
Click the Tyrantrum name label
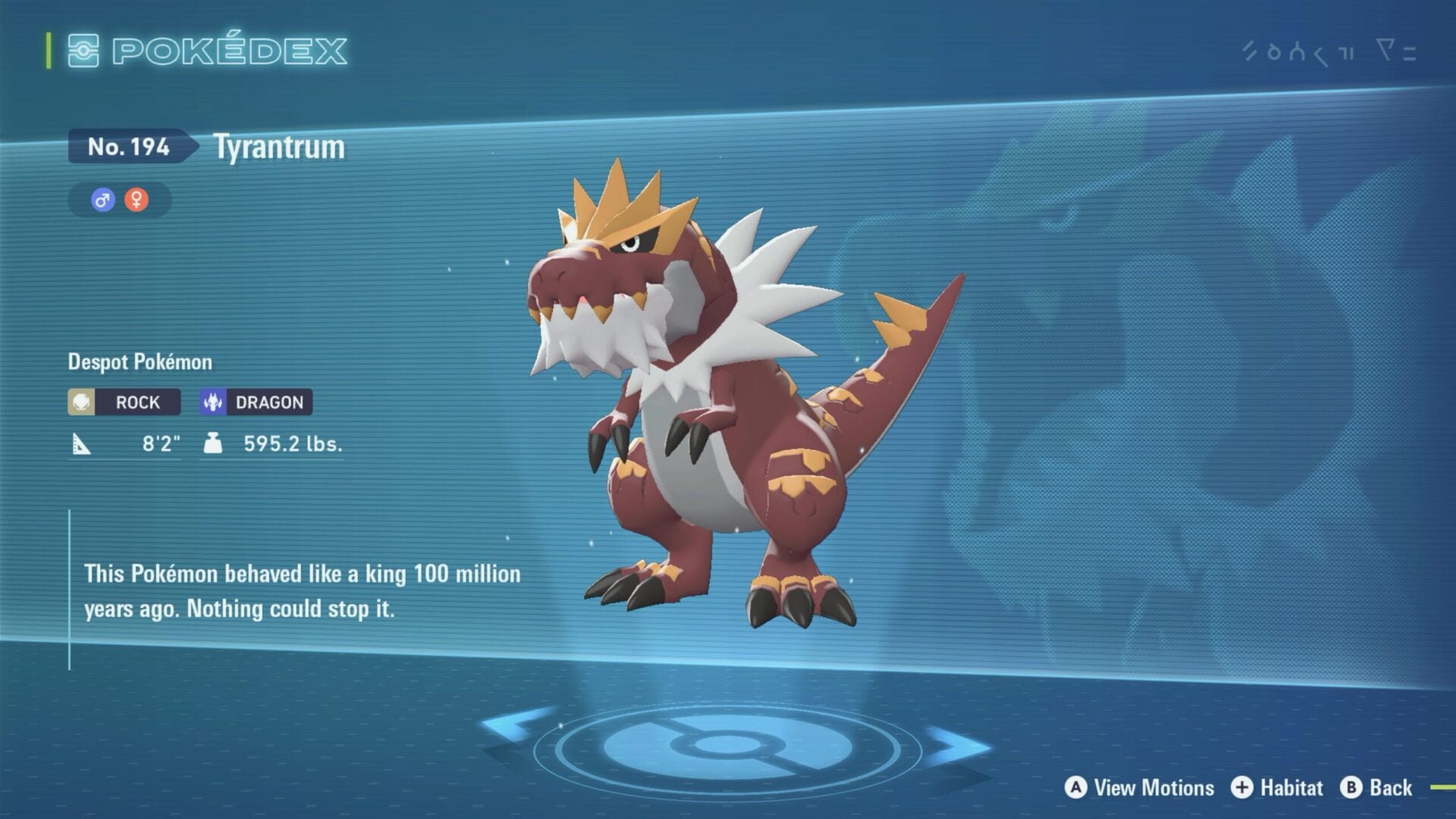click(x=278, y=147)
